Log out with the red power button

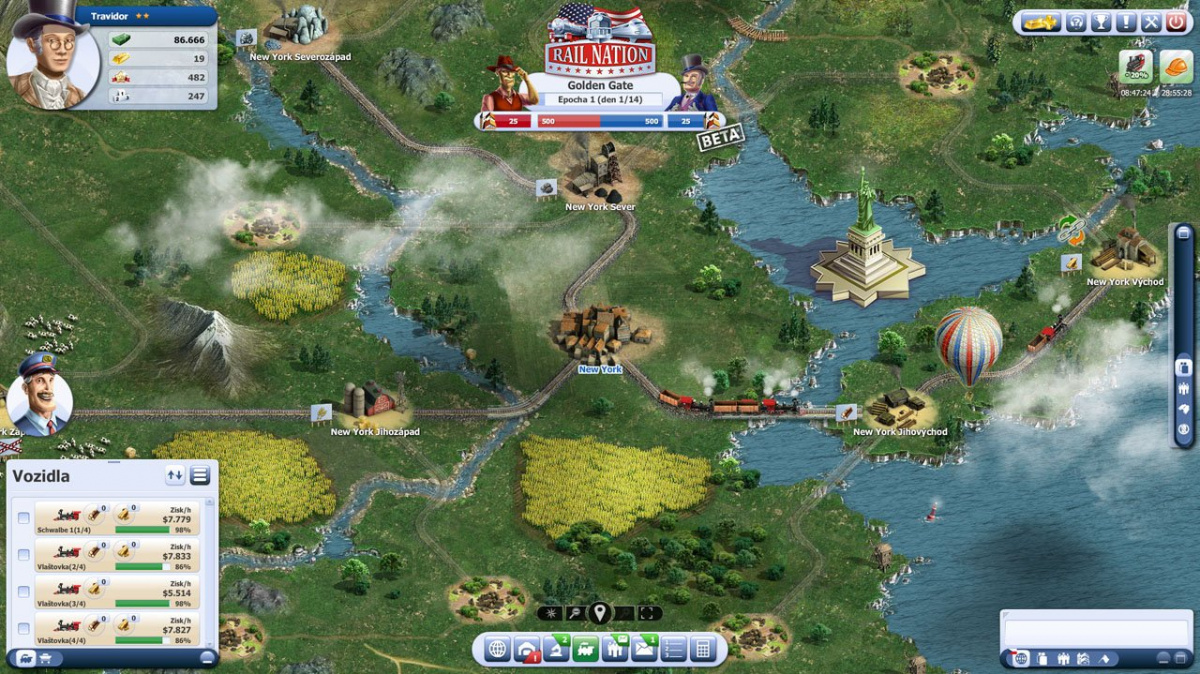point(1175,22)
